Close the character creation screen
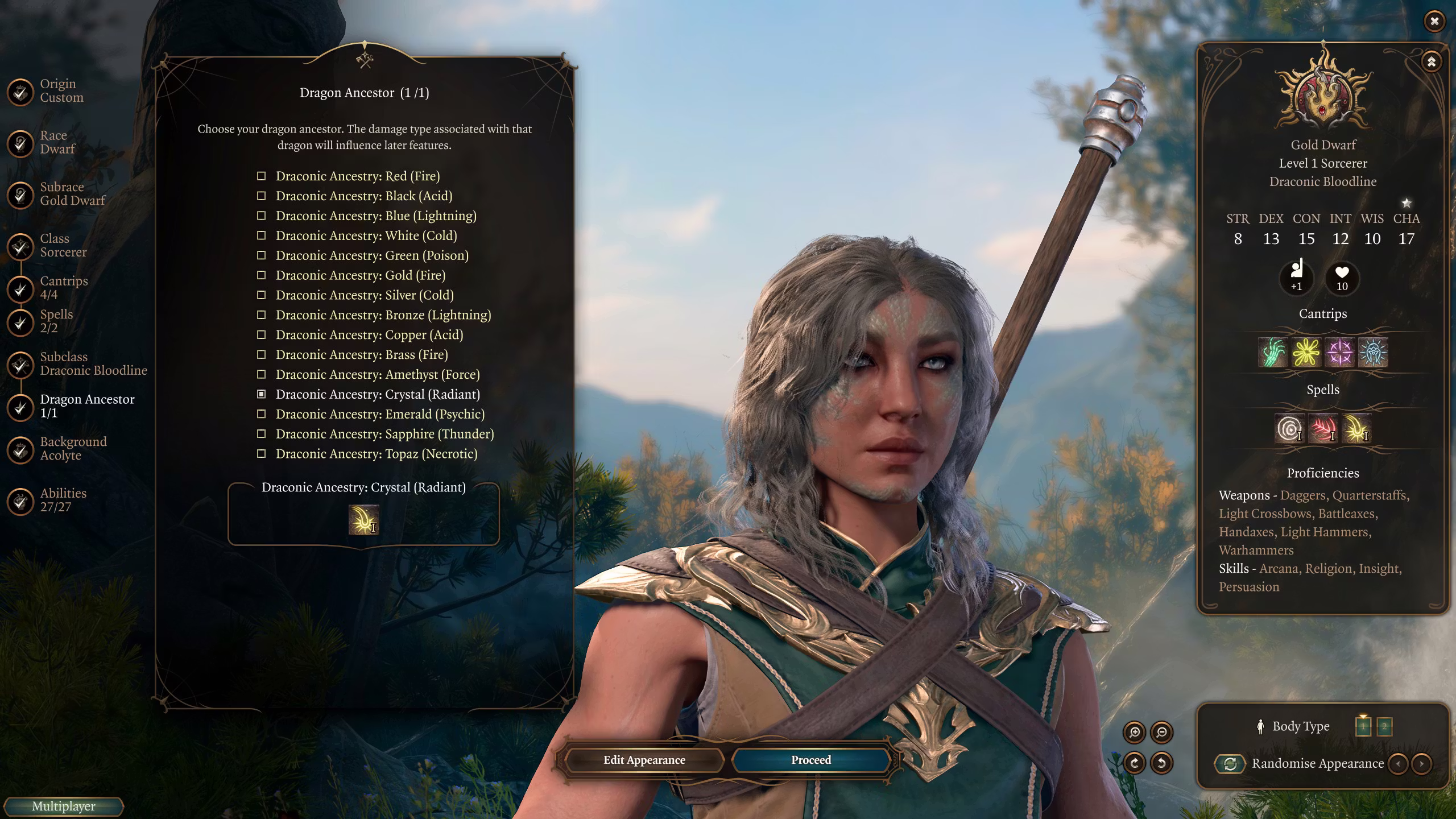Screen dimensions: 1456x819 1434,21
